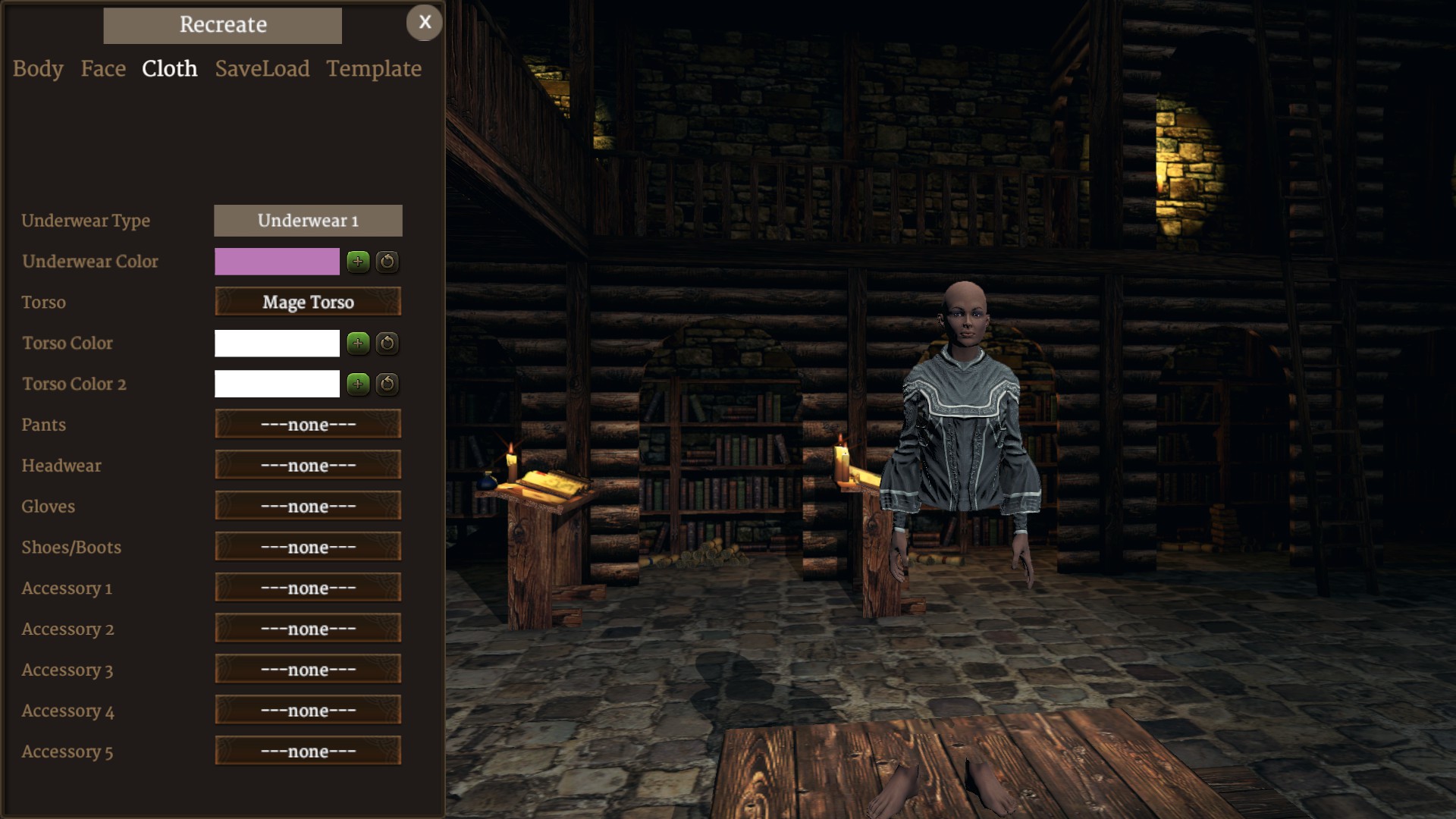Edit the Torso Color 2 swatch
1456x819 pixels.
[x=277, y=384]
